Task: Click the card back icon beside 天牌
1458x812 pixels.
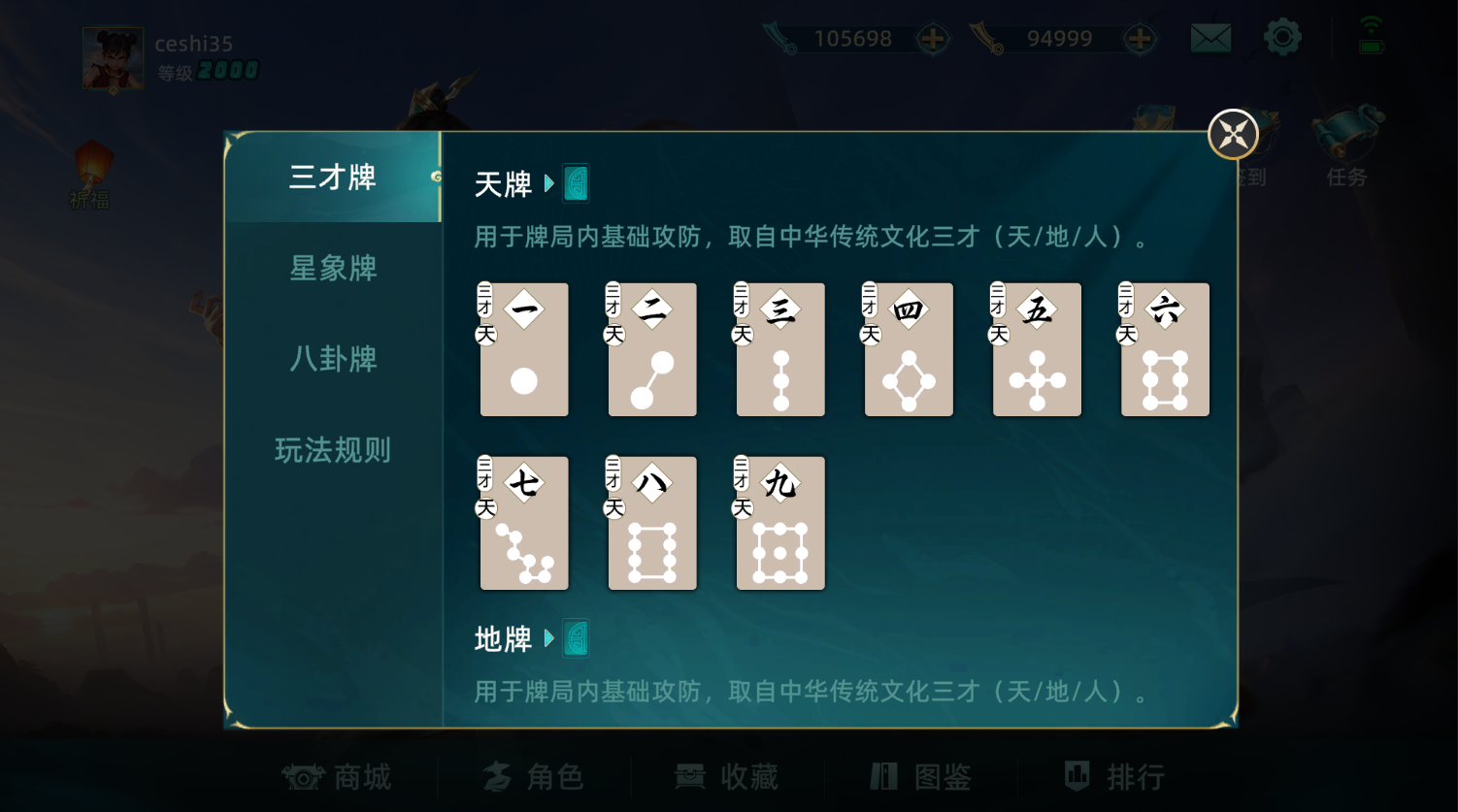Action: [576, 182]
